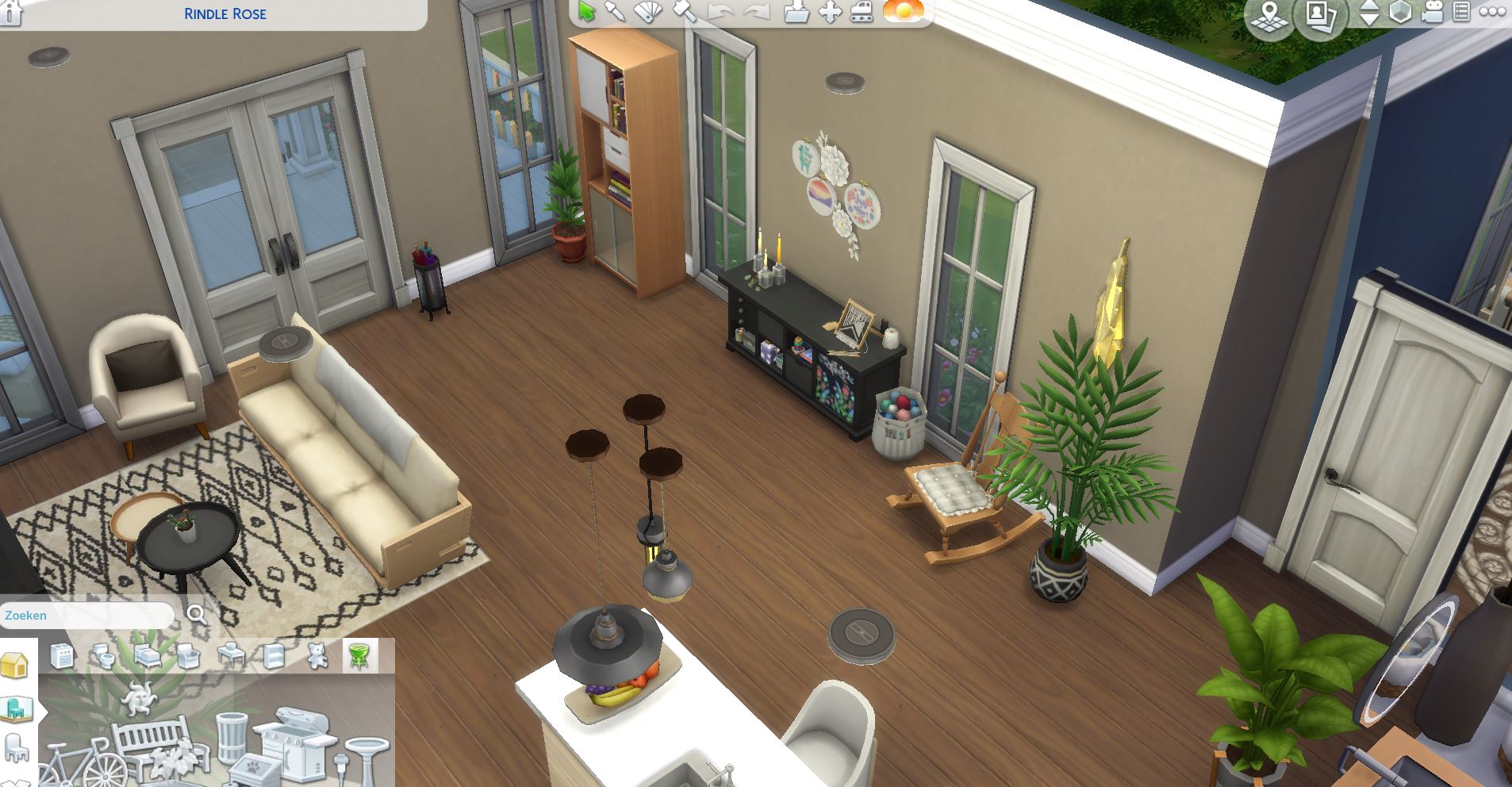The width and height of the screenshot is (1512, 787).
Task: Open camera controls with video camera icon
Action: pyautogui.click(x=1432, y=13)
